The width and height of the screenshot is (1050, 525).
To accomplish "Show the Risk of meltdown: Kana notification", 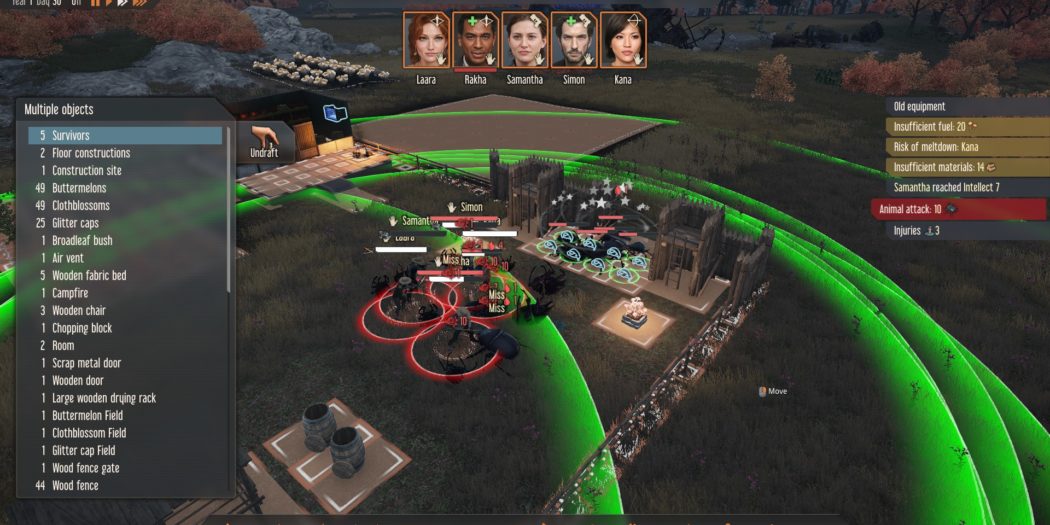I will pyautogui.click(x=960, y=147).
